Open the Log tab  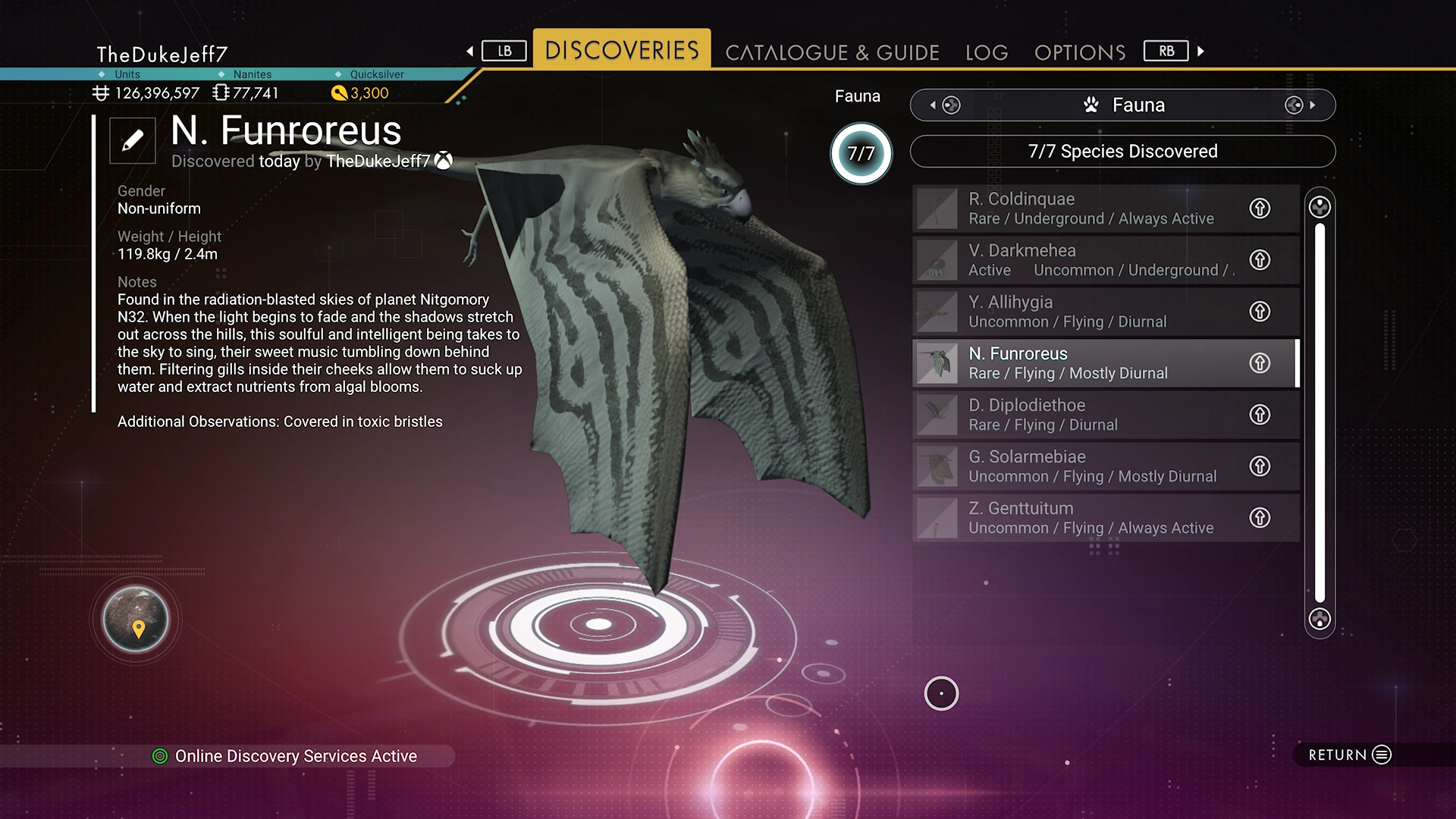tap(987, 52)
